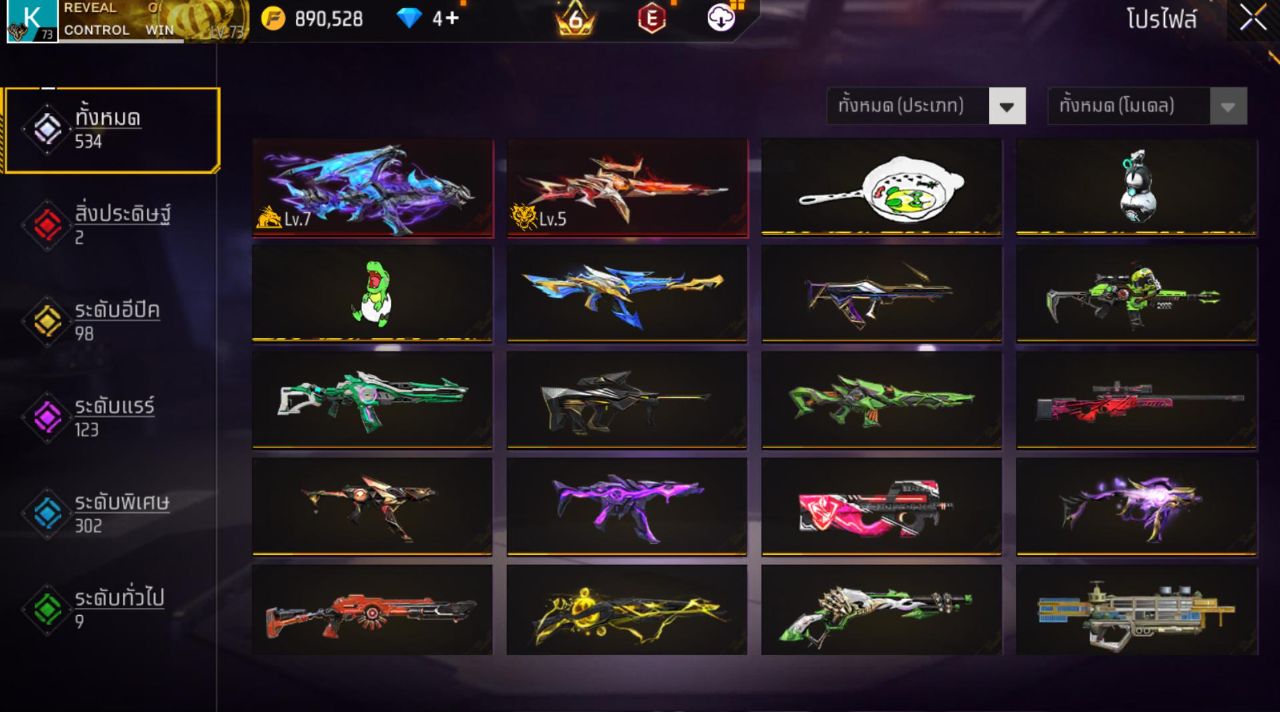Open the ทั้งหมด (ประเภท) type dropdown
Image resolution: width=1280 pixels, height=712 pixels.
926,106
